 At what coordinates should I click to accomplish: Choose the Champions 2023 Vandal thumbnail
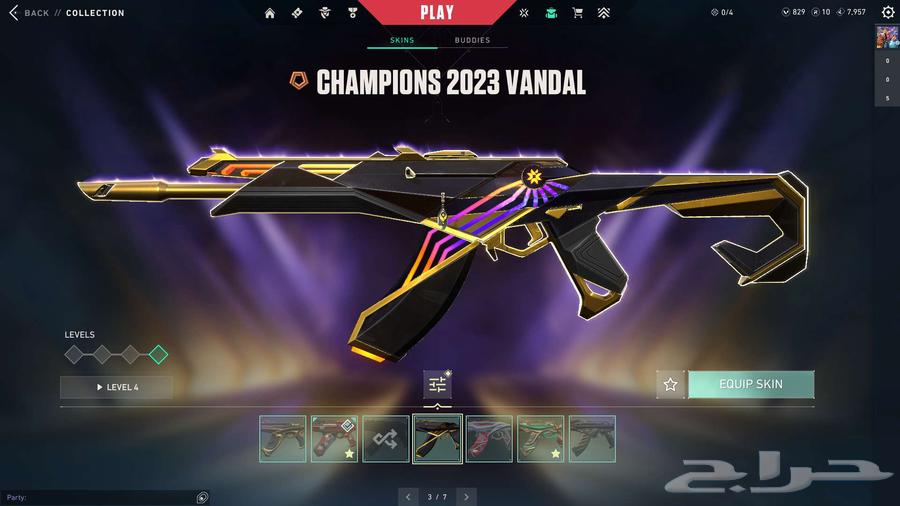click(438, 439)
